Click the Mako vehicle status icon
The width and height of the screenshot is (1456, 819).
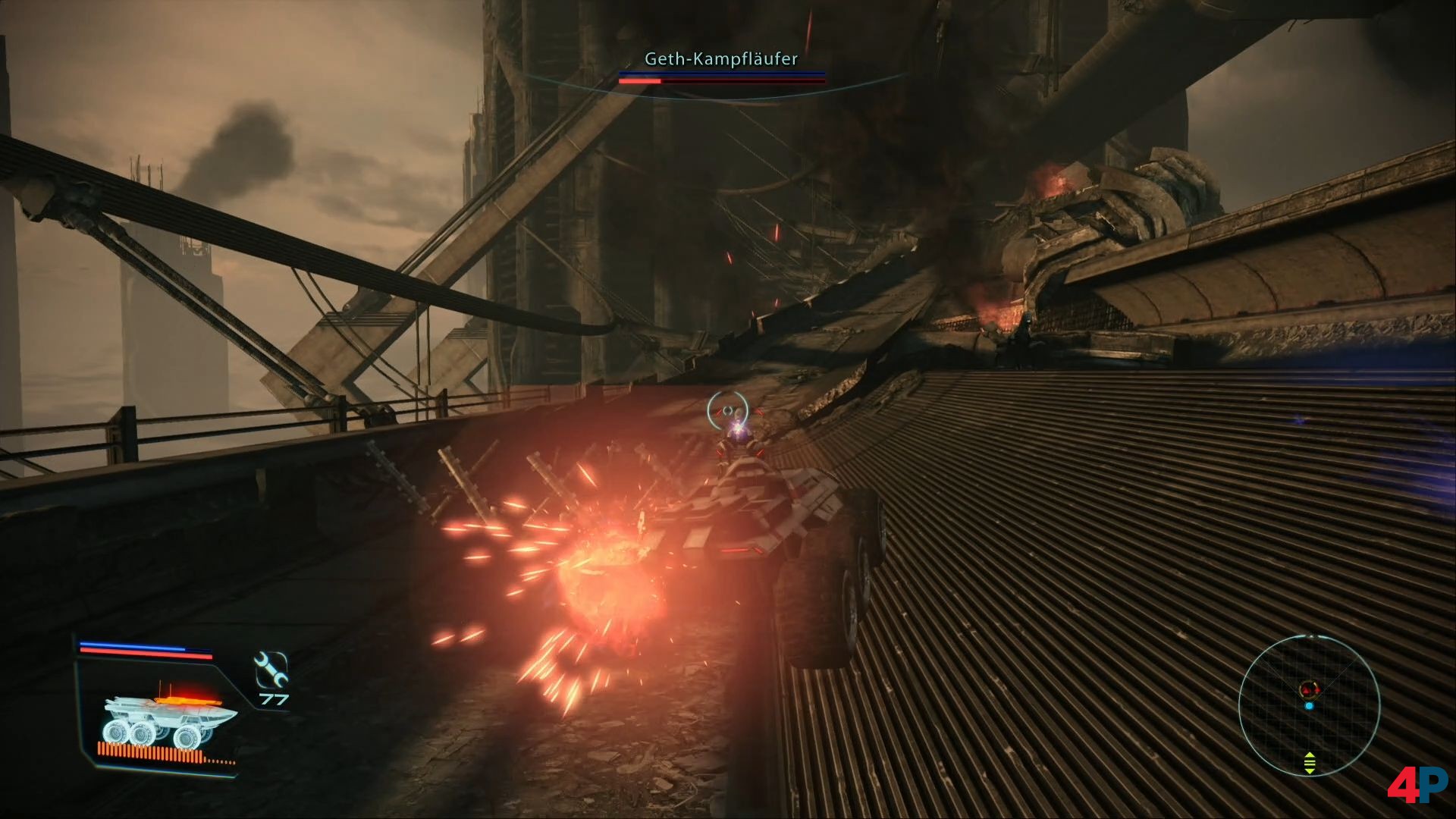169,719
